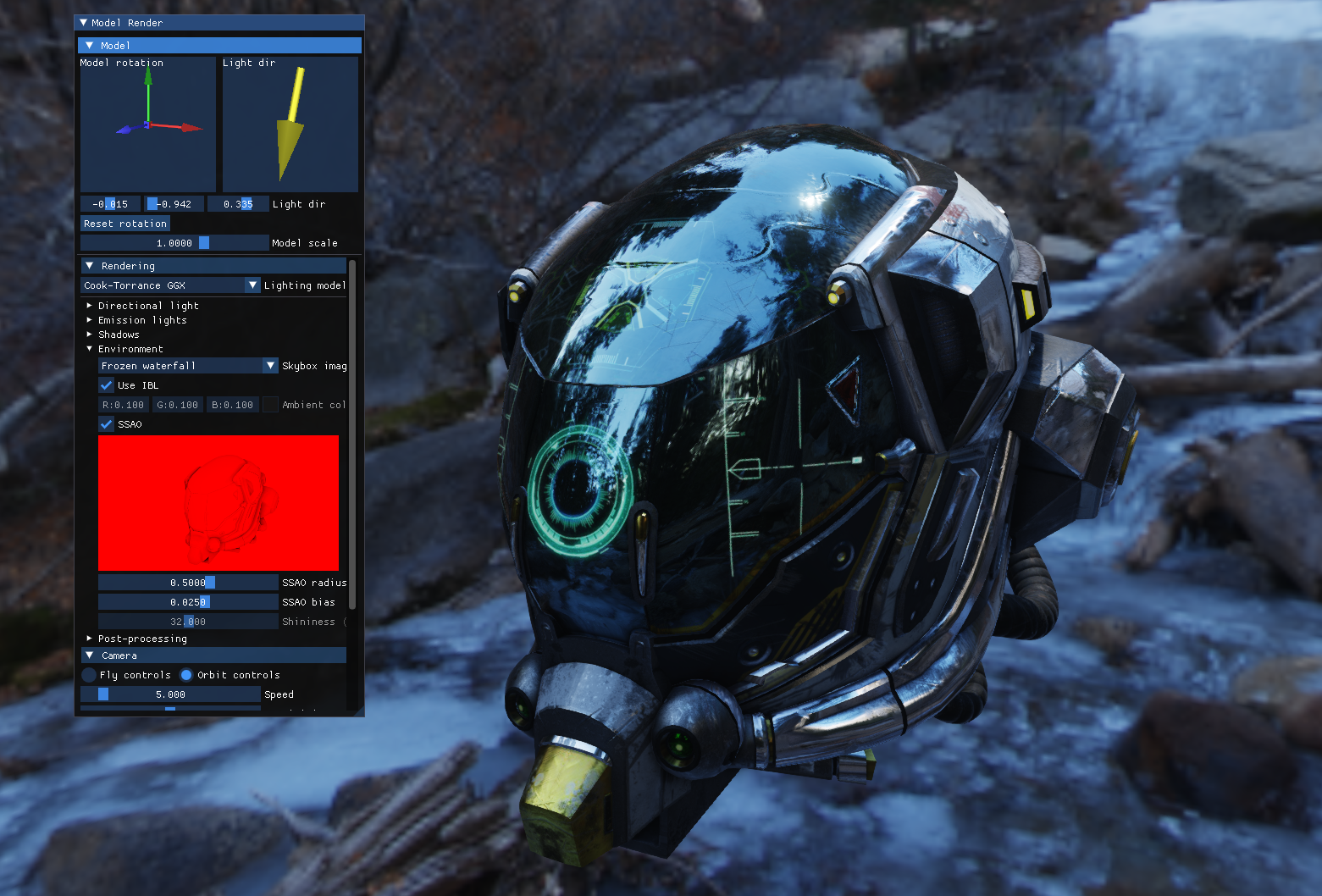Click the Model rotation gizmo
This screenshot has width=1322, height=896.
click(148, 124)
